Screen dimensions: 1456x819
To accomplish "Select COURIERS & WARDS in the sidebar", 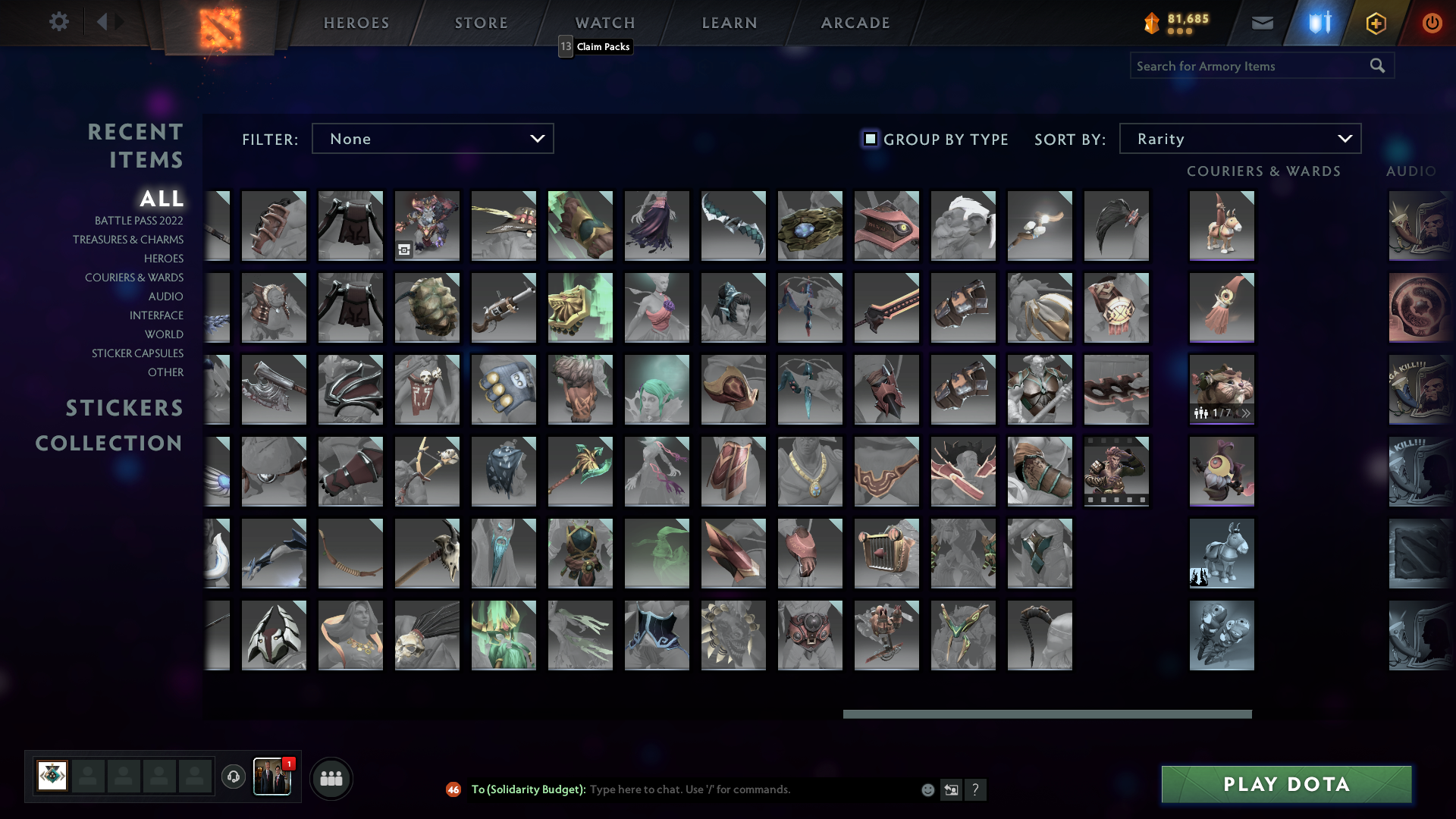I will click(x=134, y=278).
